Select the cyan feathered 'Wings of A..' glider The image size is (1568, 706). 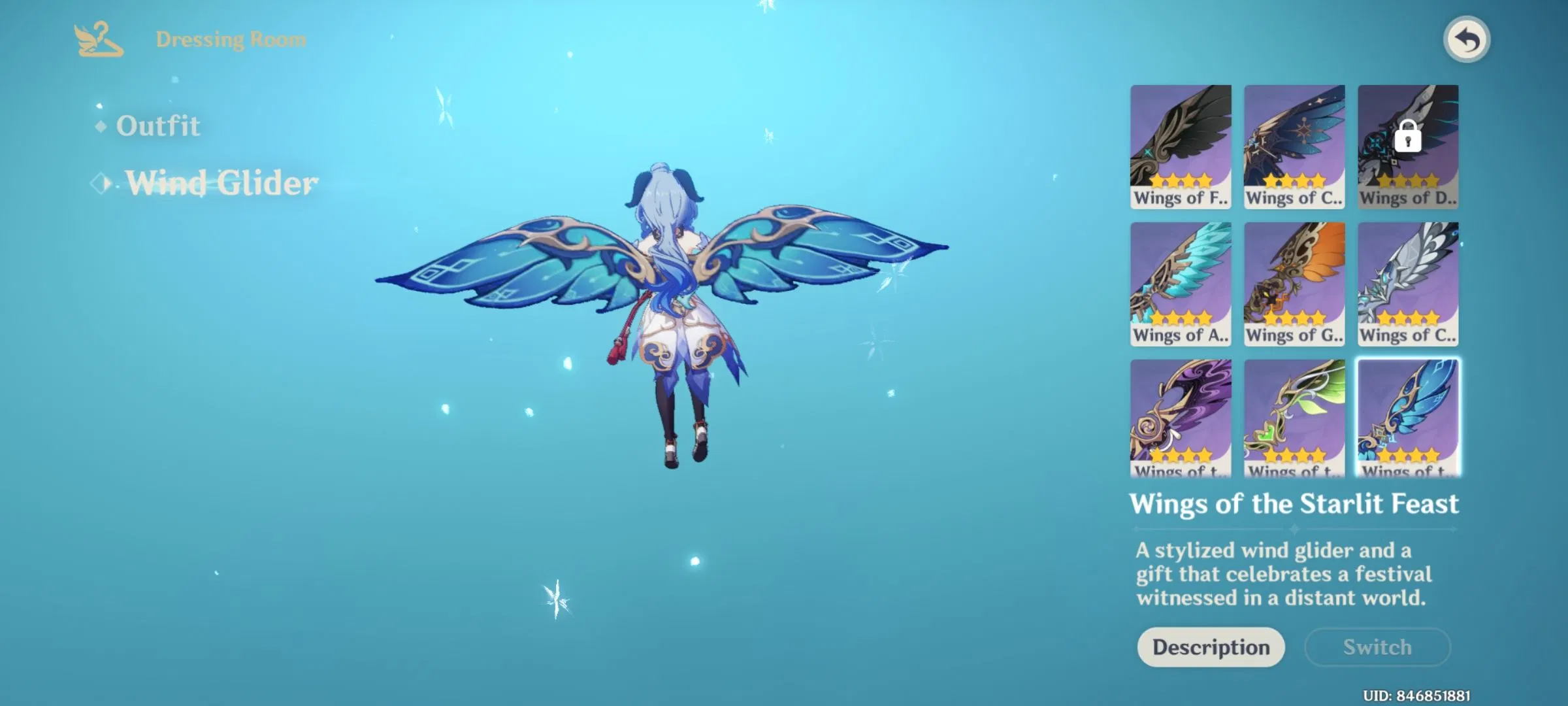[x=1180, y=284]
